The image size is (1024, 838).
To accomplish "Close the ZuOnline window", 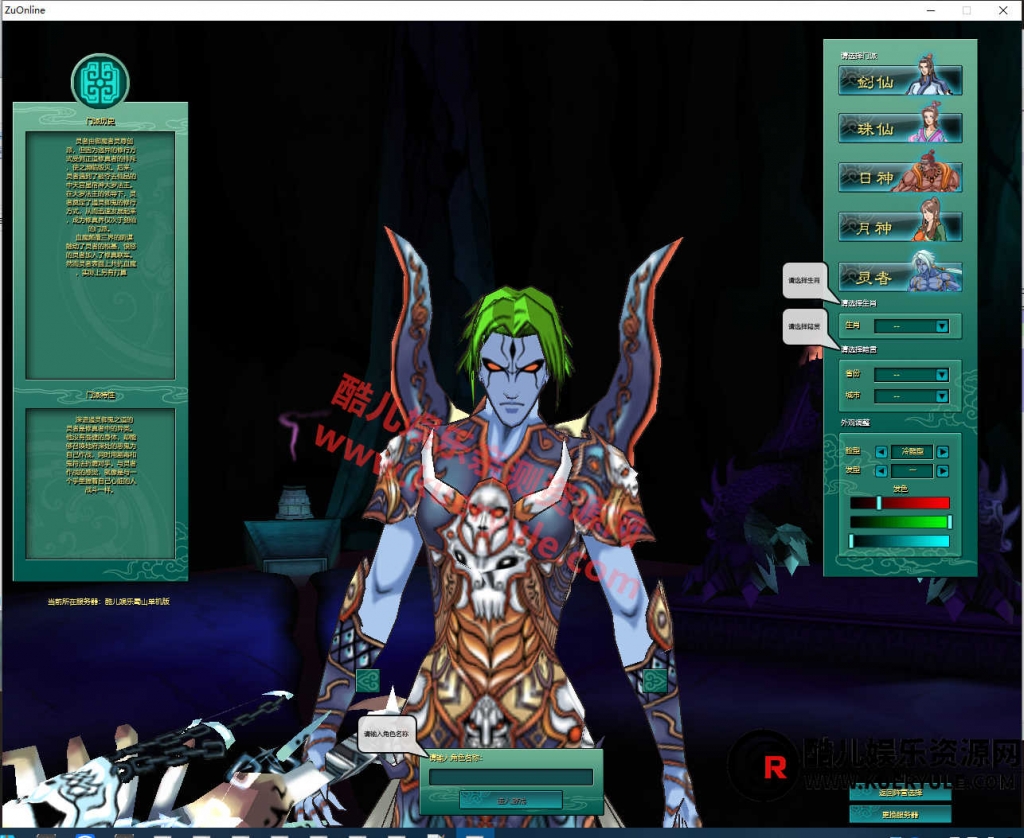I will click(x=1002, y=10).
